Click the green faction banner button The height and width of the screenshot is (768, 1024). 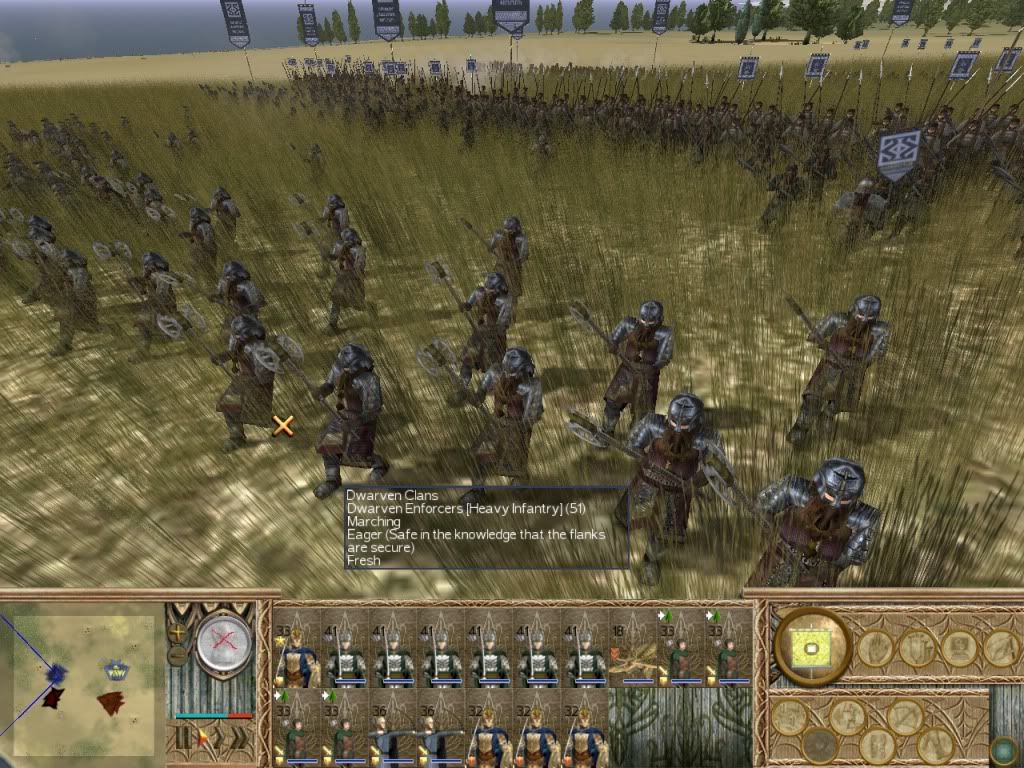click(812, 646)
